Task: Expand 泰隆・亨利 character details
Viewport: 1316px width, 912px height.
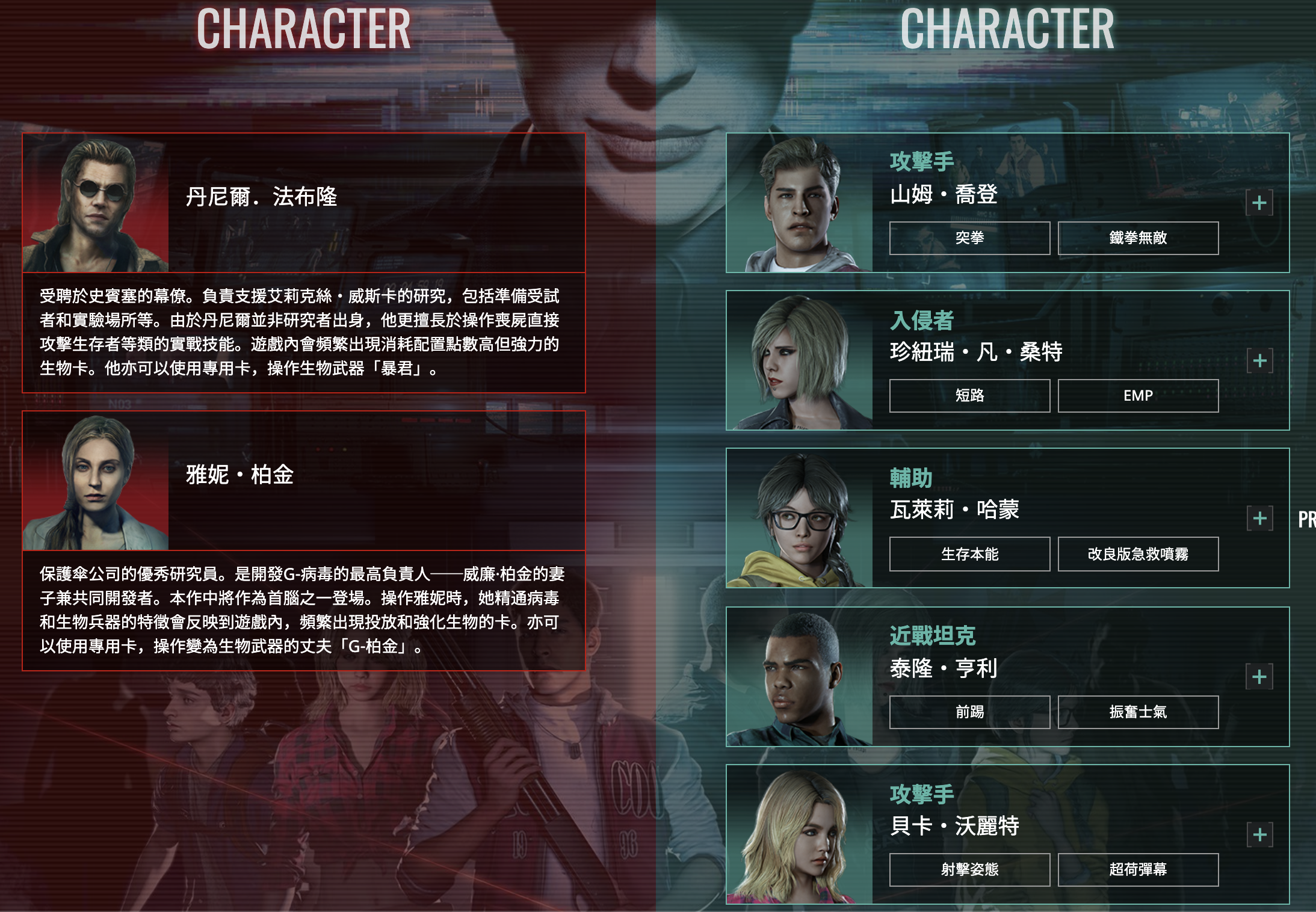Action: click(1259, 677)
